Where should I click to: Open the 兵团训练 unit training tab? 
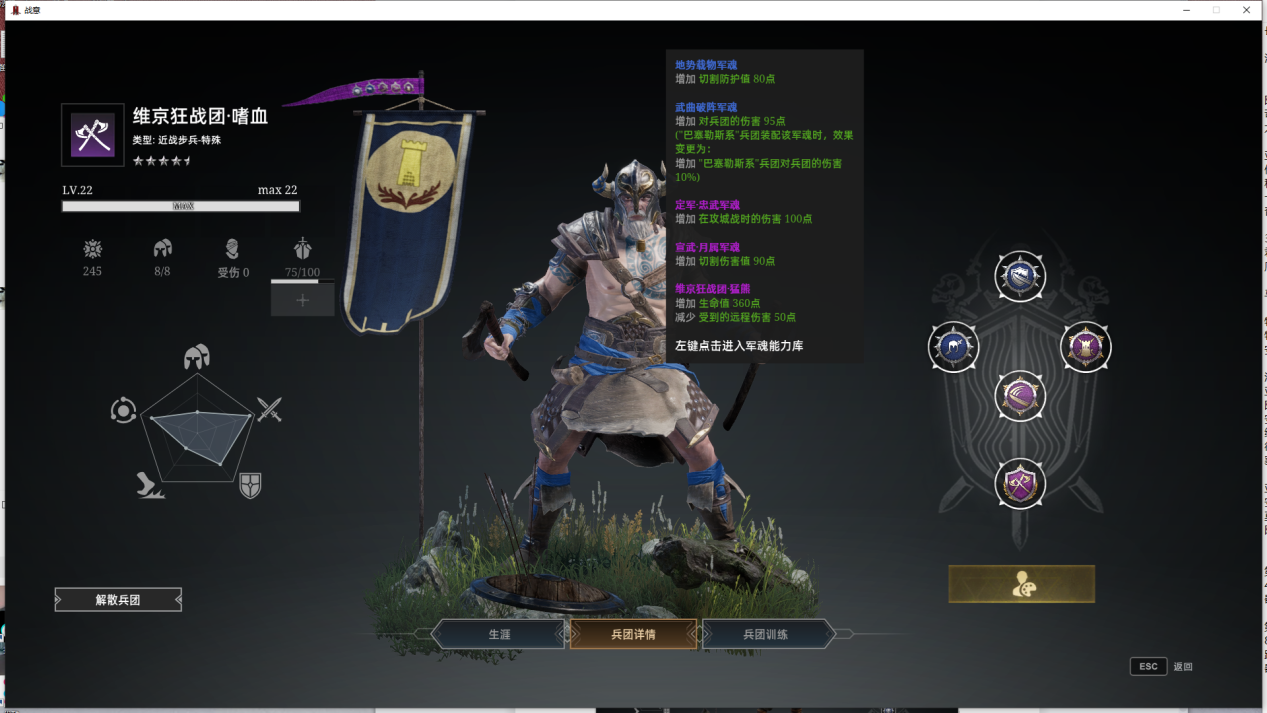click(x=767, y=634)
